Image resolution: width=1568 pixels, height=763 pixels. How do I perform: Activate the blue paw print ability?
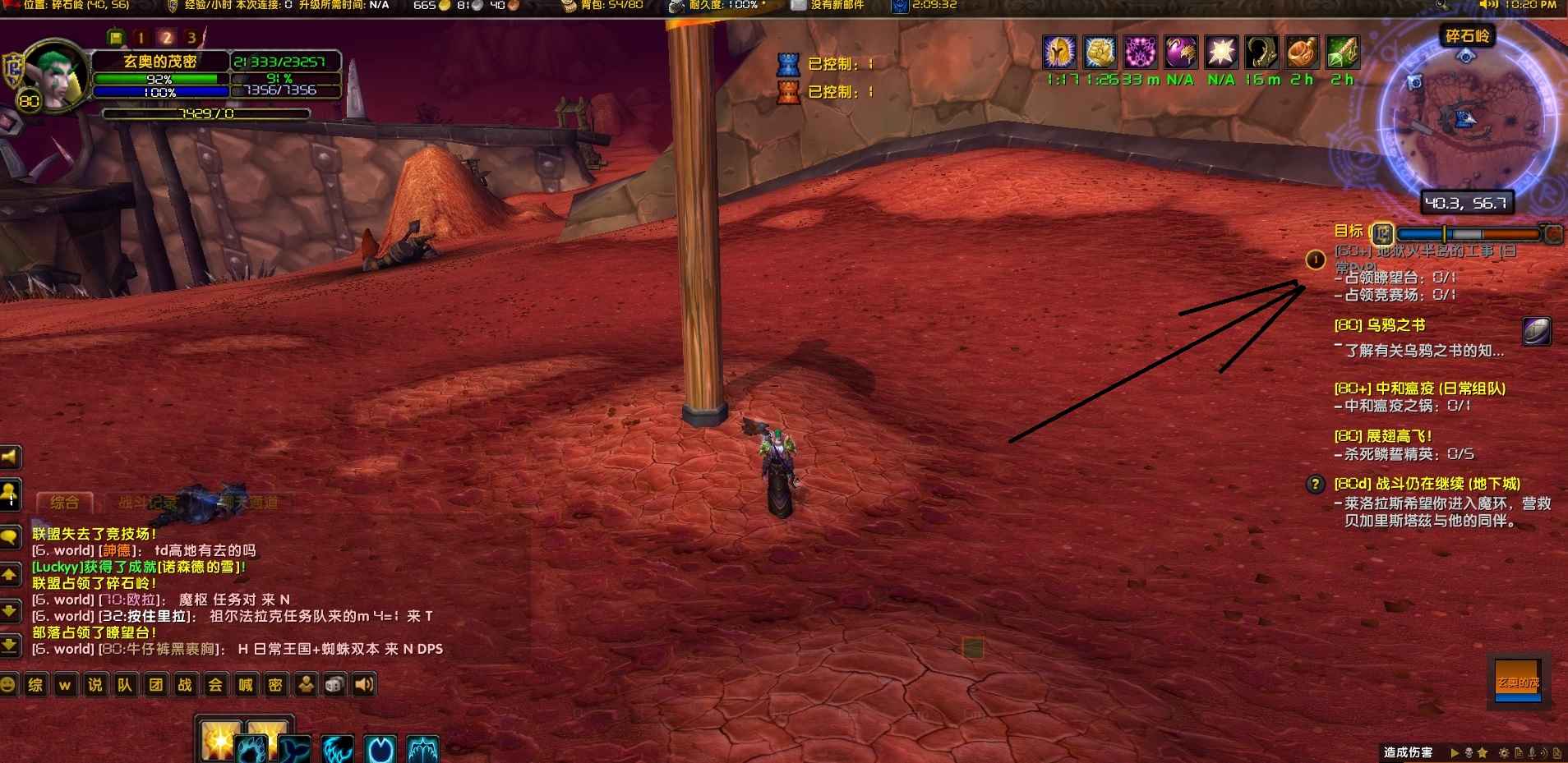point(252,748)
